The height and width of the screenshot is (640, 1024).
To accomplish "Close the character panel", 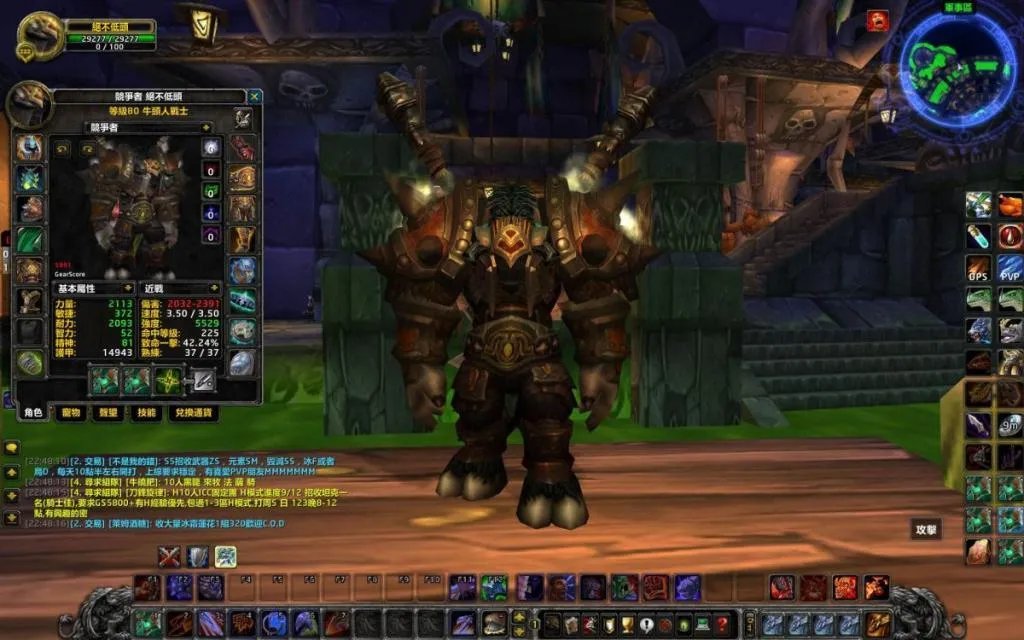I will 254,97.
